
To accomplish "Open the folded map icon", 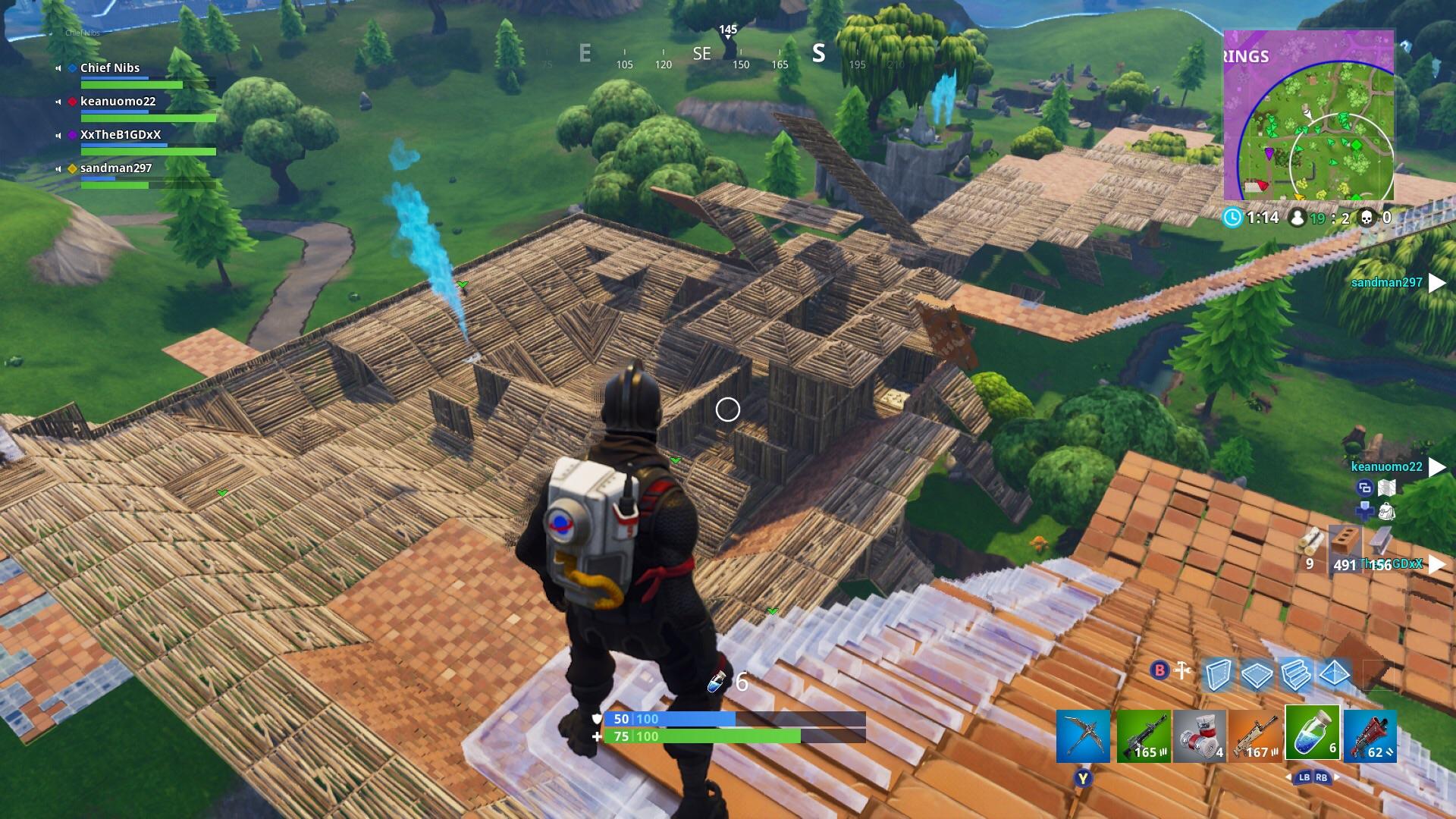I will pyautogui.click(x=1387, y=488).
